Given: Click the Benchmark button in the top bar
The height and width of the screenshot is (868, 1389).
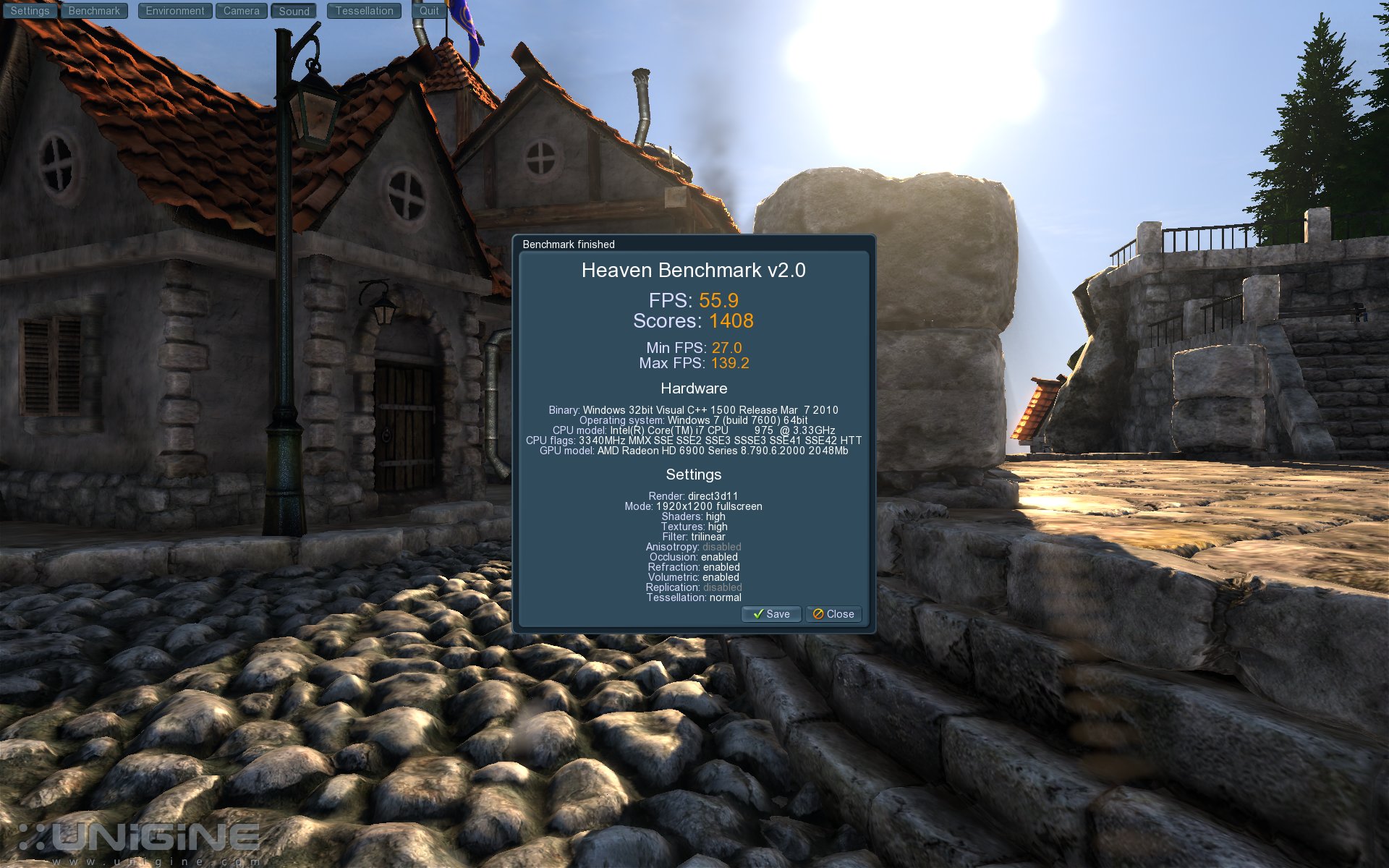Looking at the screenshot, I should pos(94,11).
